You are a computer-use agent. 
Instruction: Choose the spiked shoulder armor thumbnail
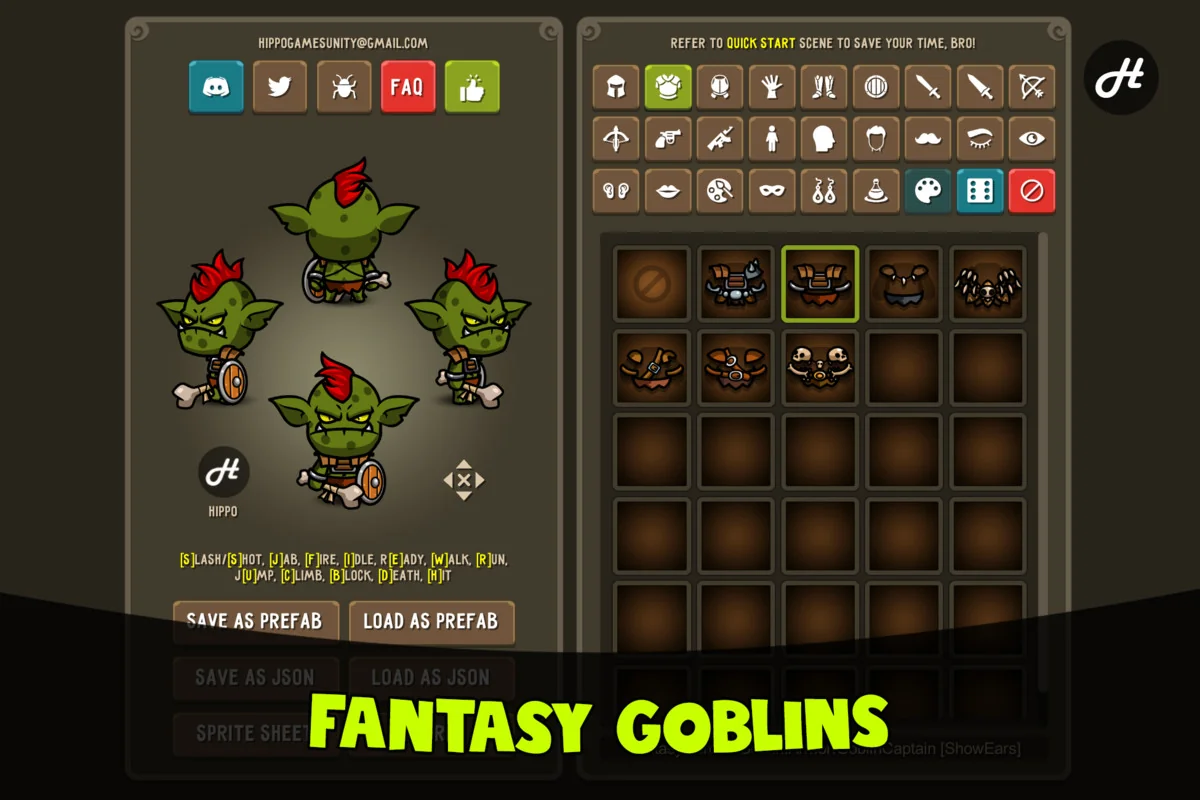pyautogui.click(x=735, y=284)
